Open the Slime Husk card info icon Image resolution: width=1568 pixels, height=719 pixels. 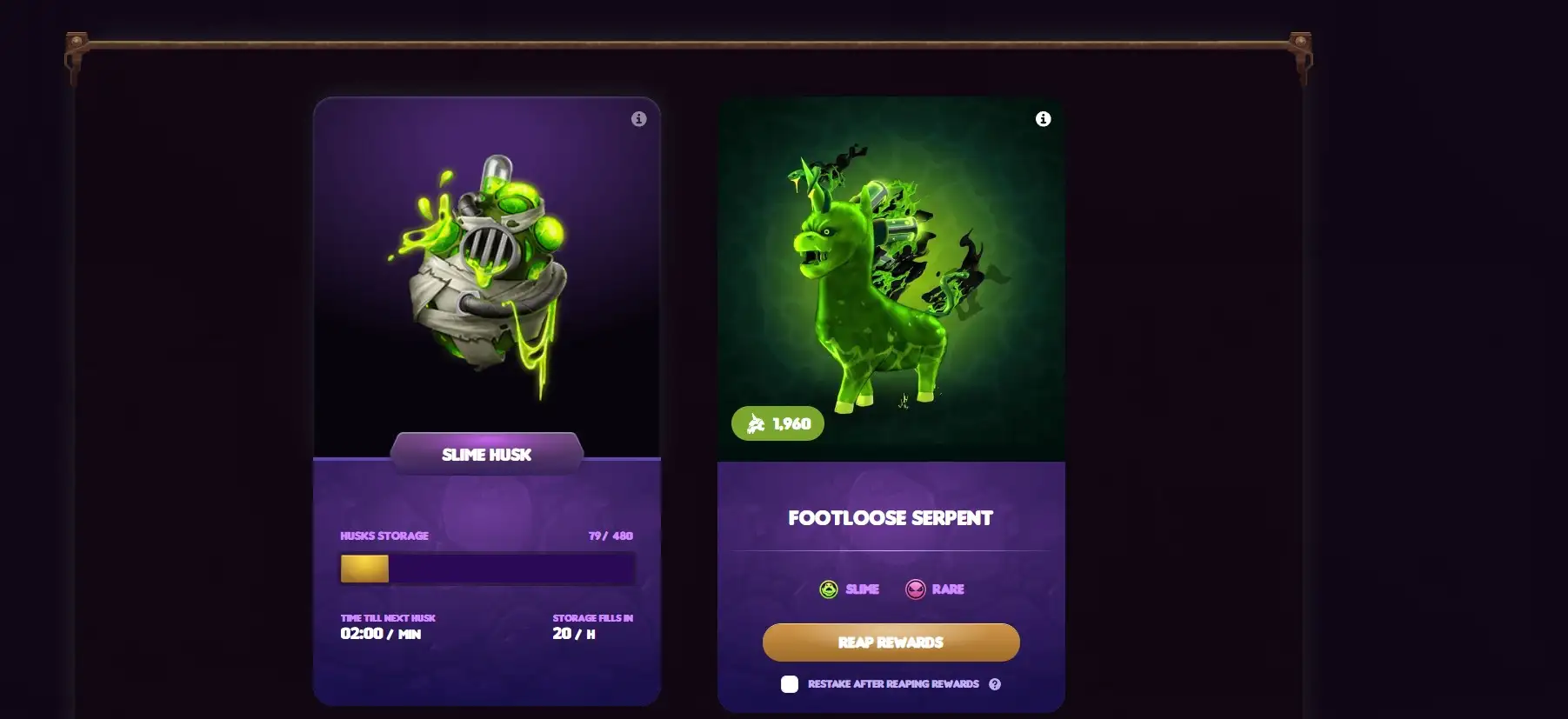[639, 119]
